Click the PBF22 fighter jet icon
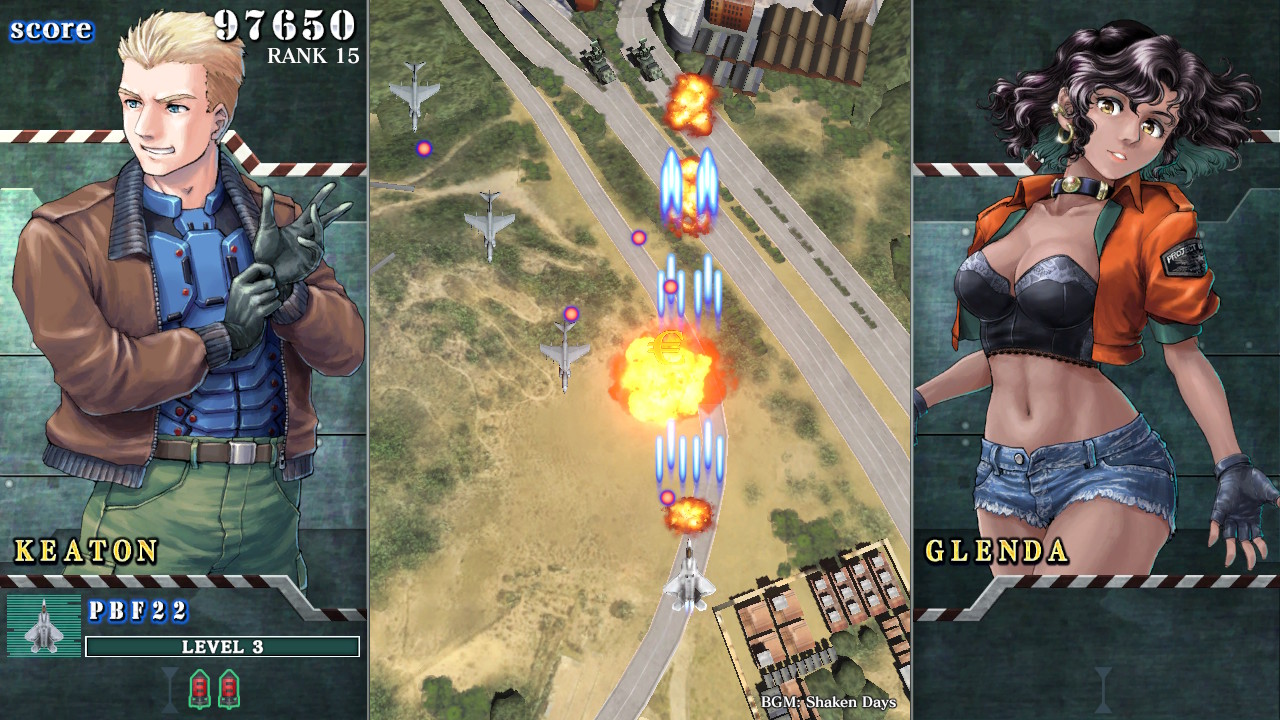 pyautogui.click(x=44, y=626)
